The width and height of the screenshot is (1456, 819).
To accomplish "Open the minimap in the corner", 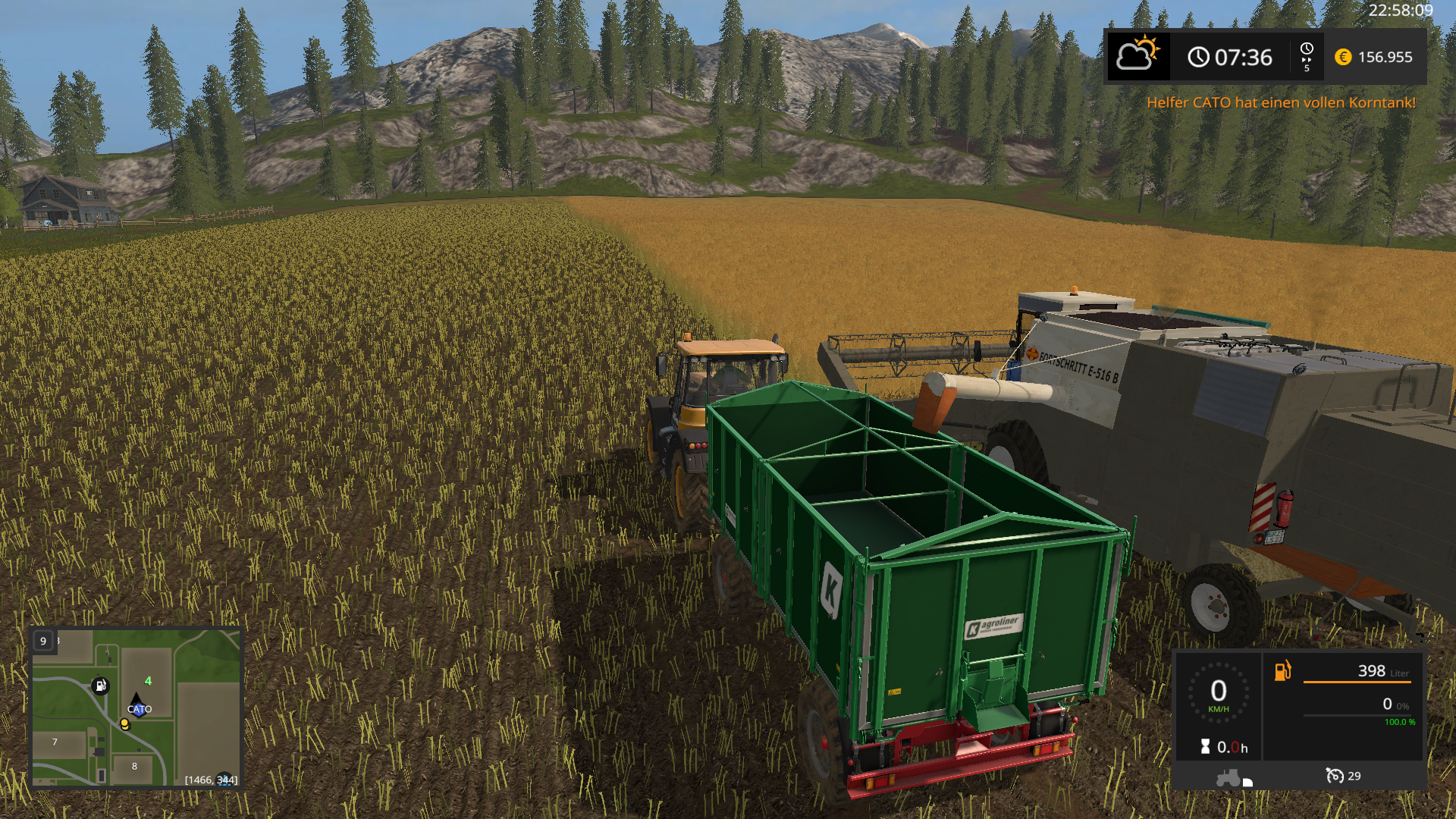I will (136, 708).
